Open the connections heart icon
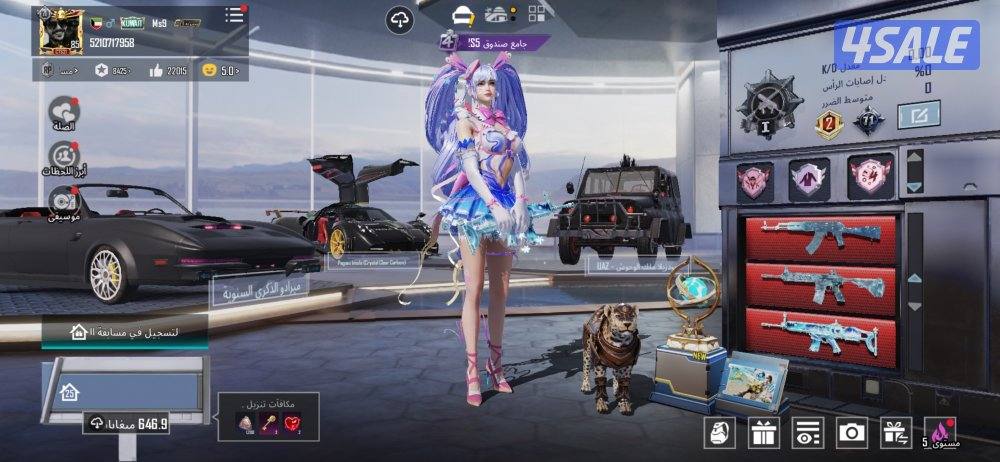This screenshot has width=1000, height=462. click(x=64, y=115)
